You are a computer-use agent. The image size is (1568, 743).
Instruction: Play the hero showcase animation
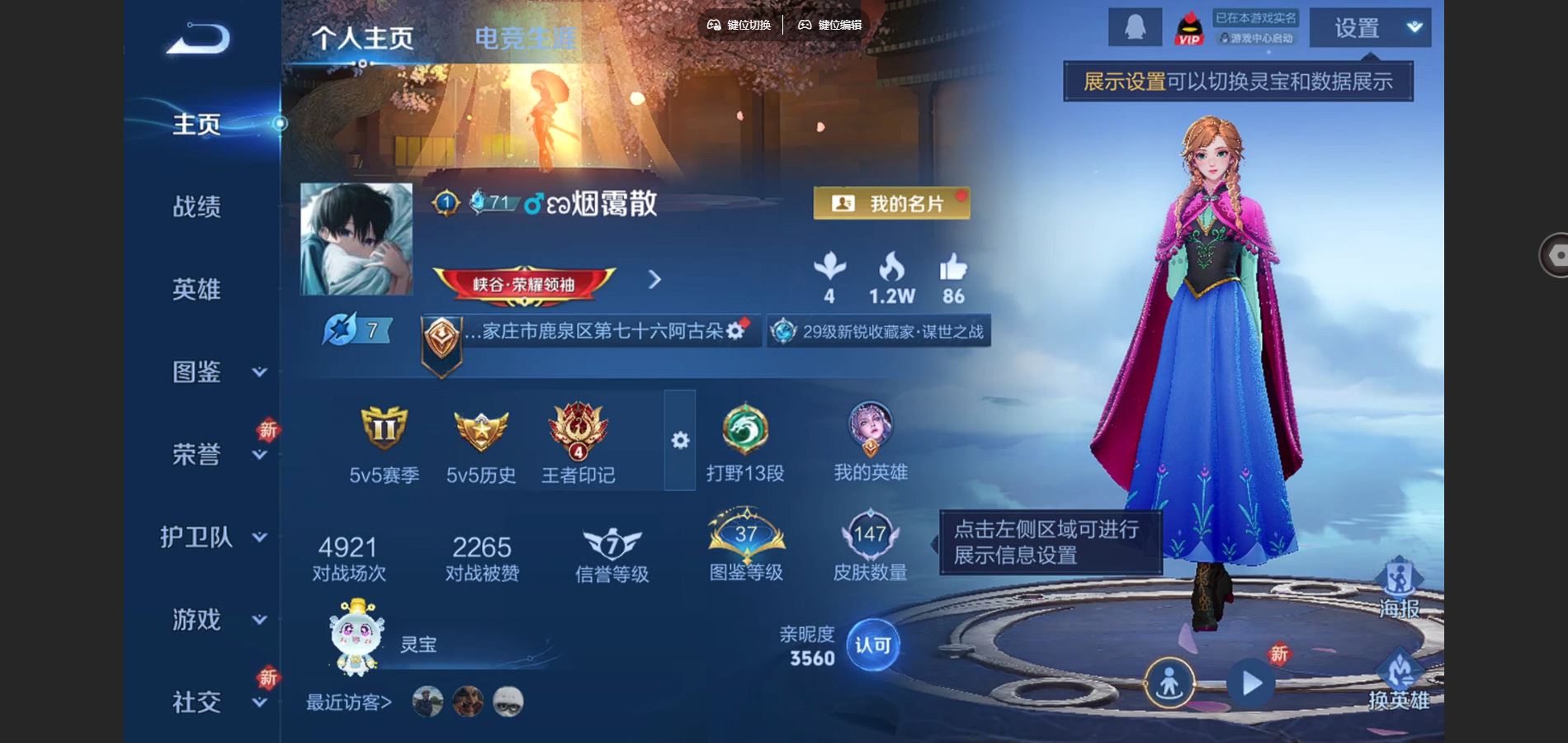[1251, 683]
